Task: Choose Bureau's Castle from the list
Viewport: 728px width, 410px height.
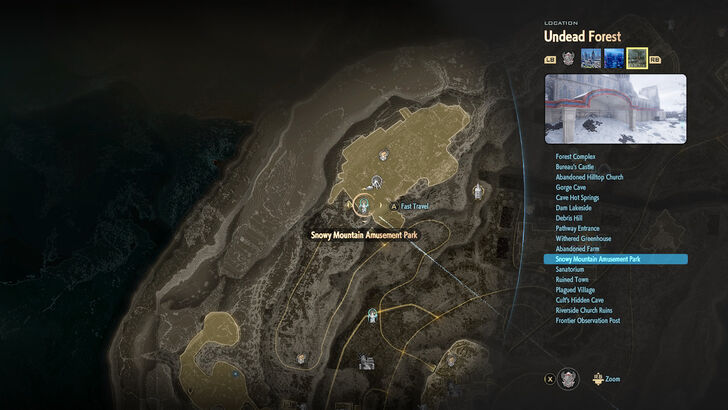Action: [x=575, y=166]
